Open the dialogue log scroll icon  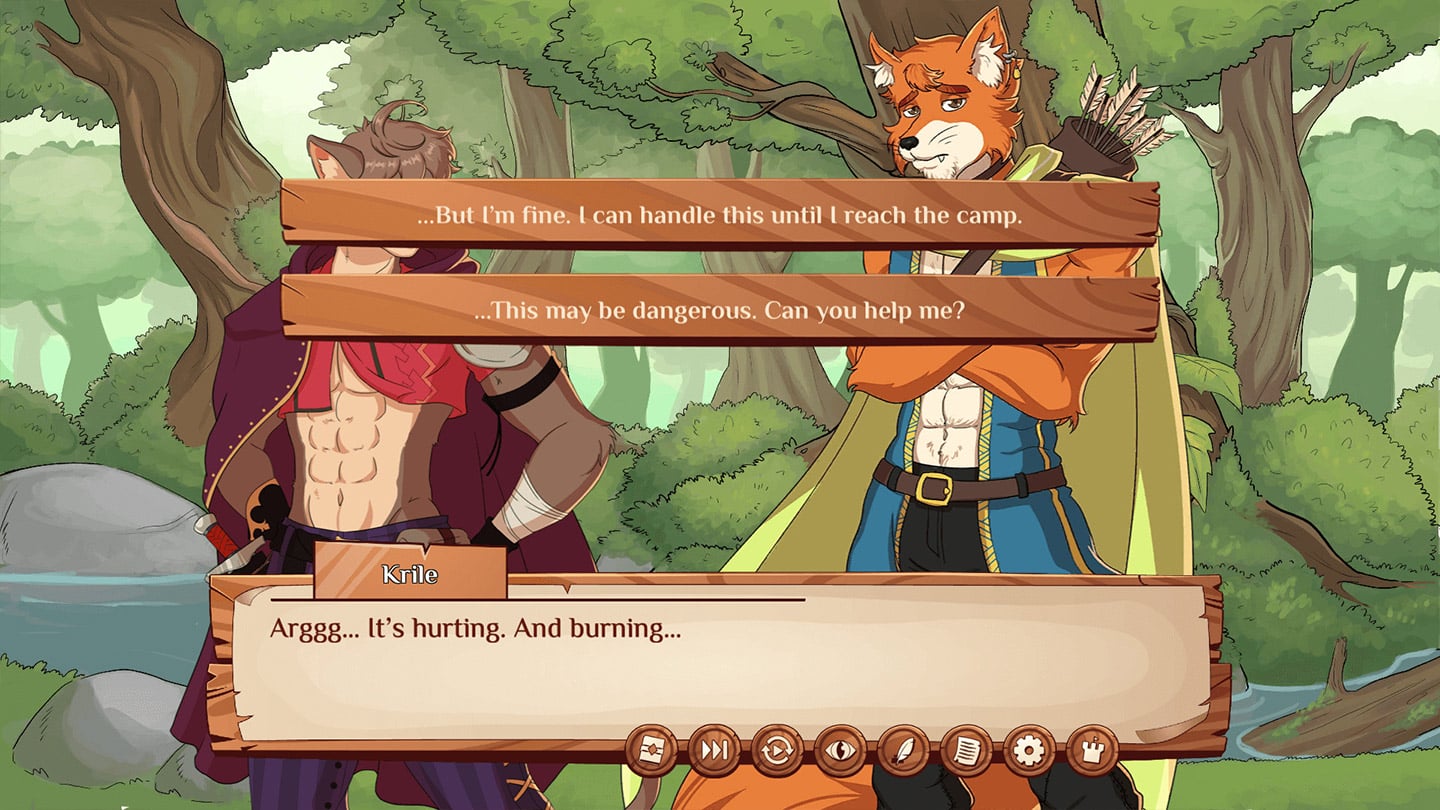click(x=966, y=751)
